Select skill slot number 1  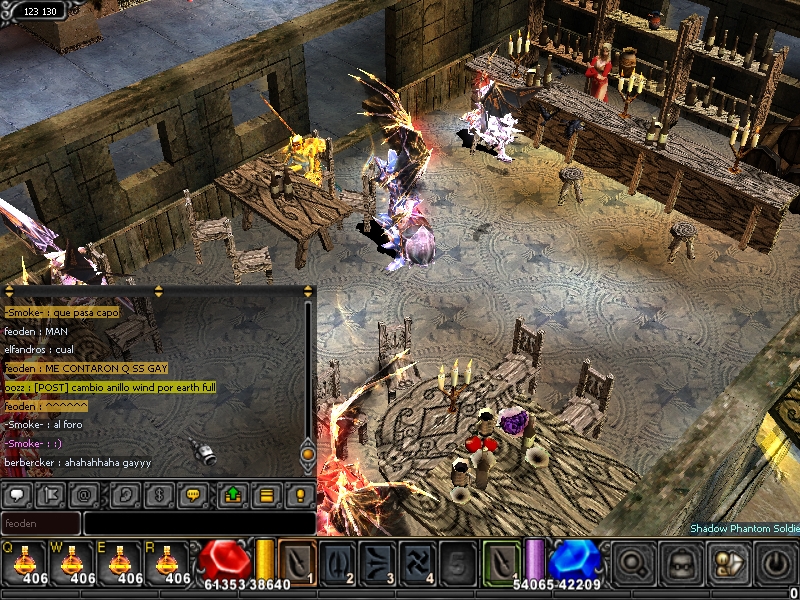(x=297, y=562)
